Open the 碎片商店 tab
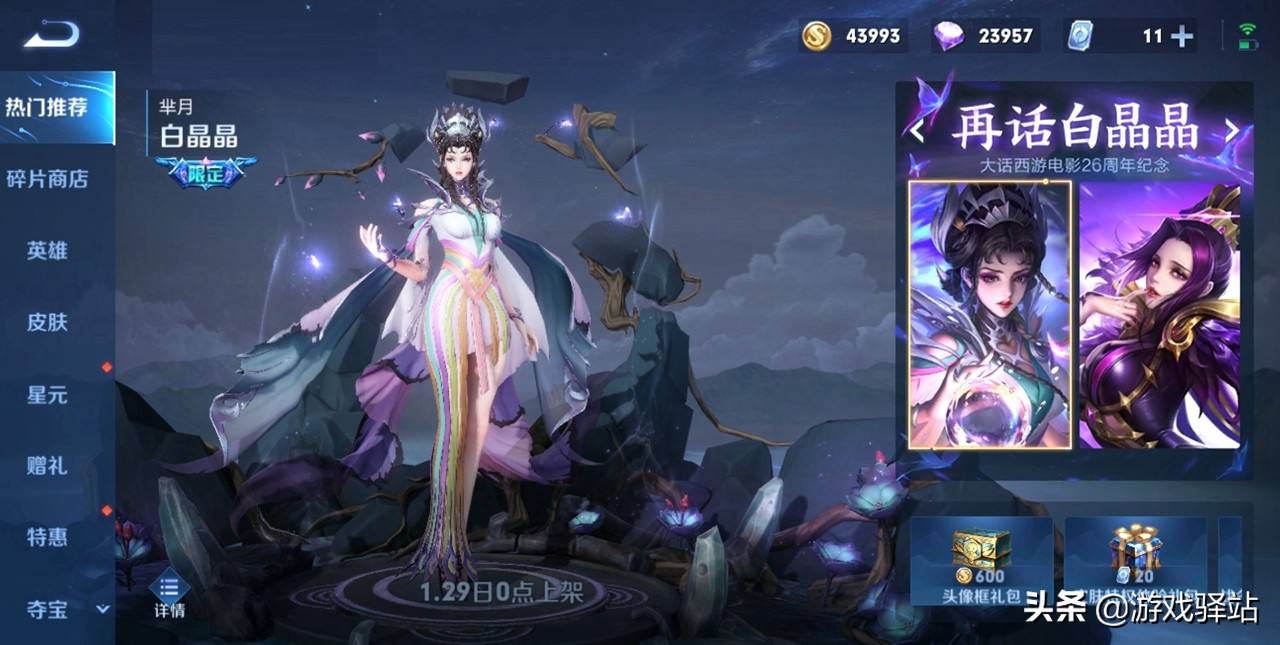Viewport: 1280px width, 645px height. coord(48,179)
